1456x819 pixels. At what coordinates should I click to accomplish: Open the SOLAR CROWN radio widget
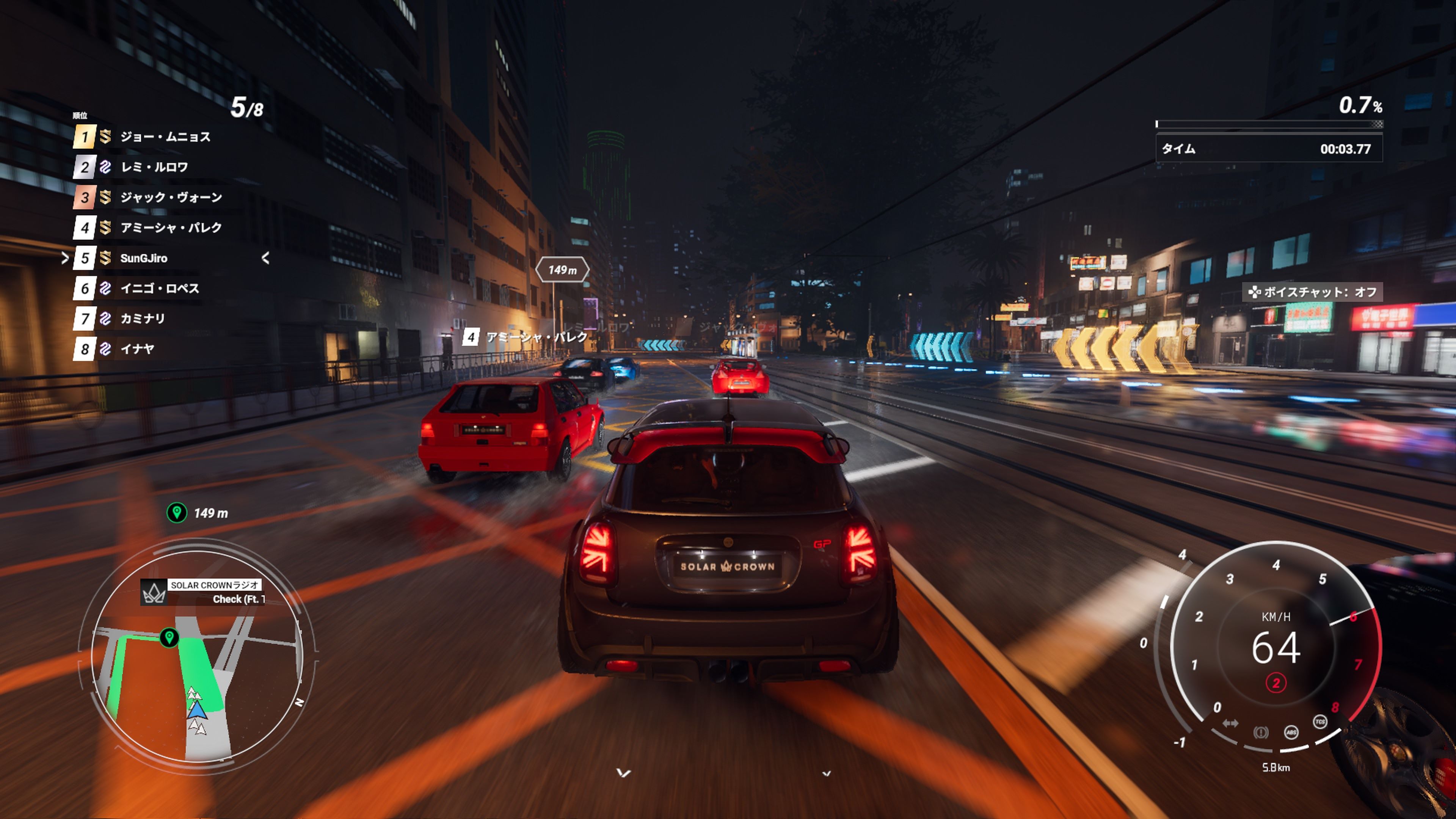(203, 592)
